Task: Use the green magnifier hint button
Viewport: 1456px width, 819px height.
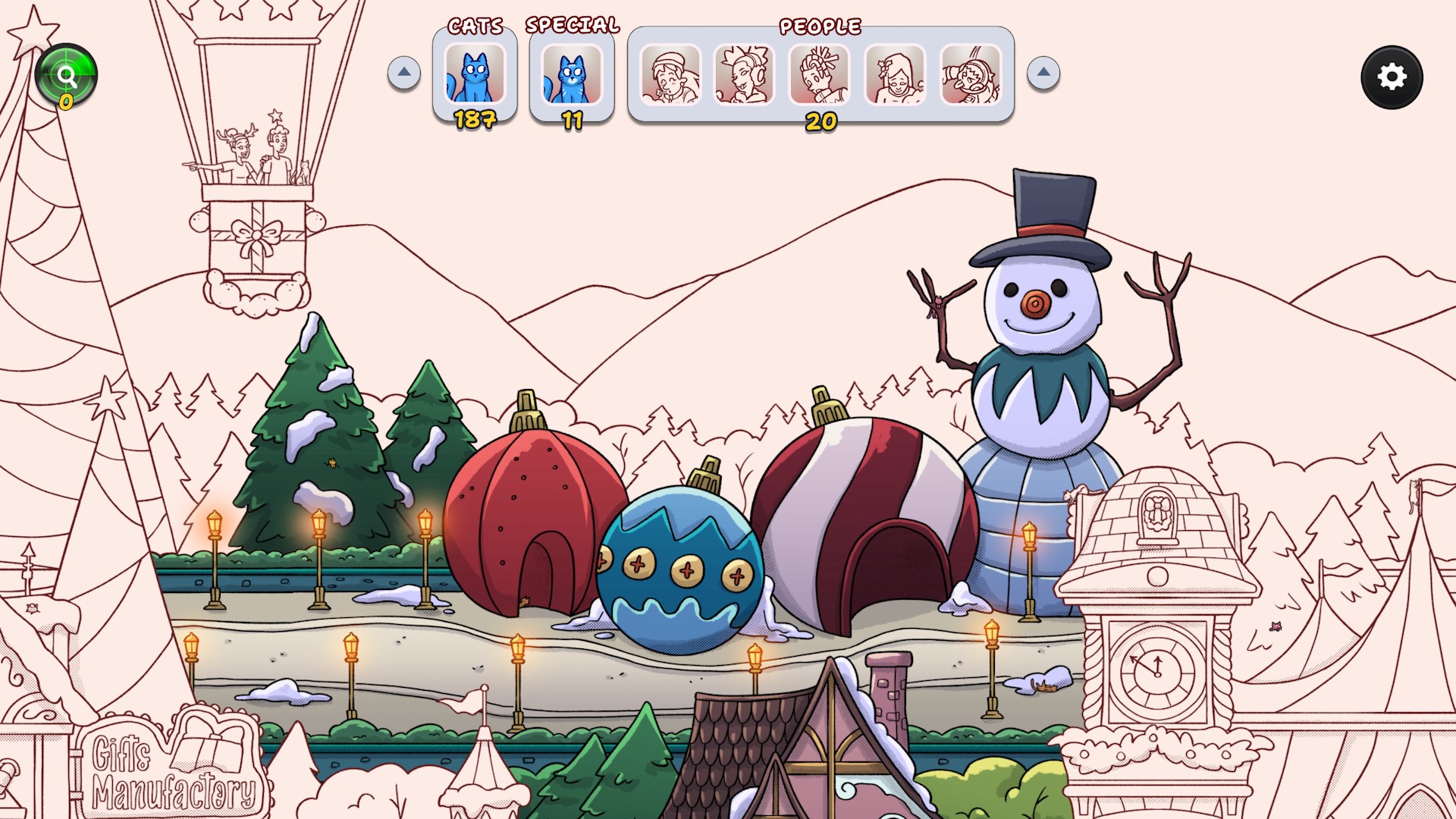Action: pos(66,76)
